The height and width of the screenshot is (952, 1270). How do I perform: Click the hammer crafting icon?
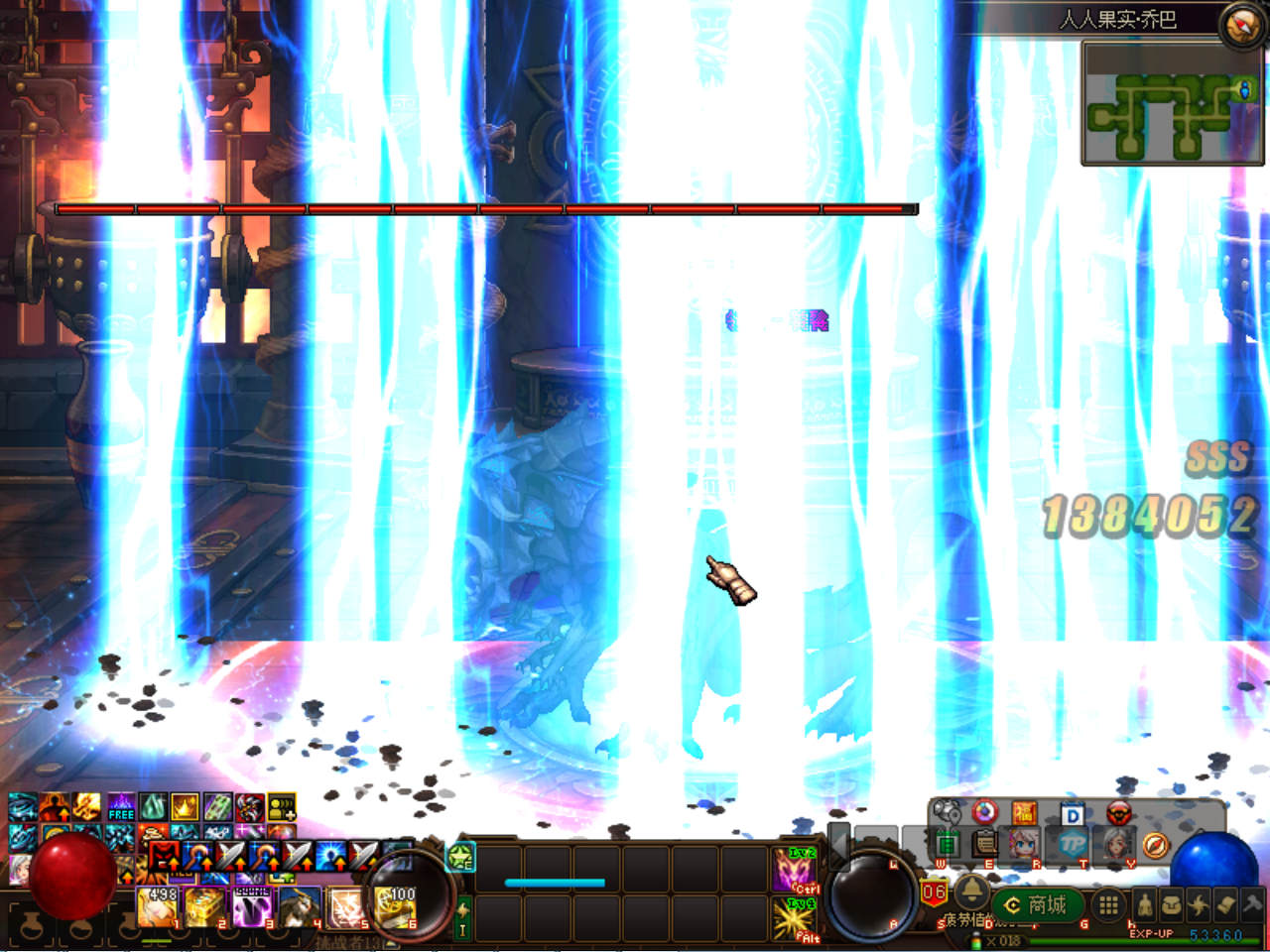click(1252, 904)
